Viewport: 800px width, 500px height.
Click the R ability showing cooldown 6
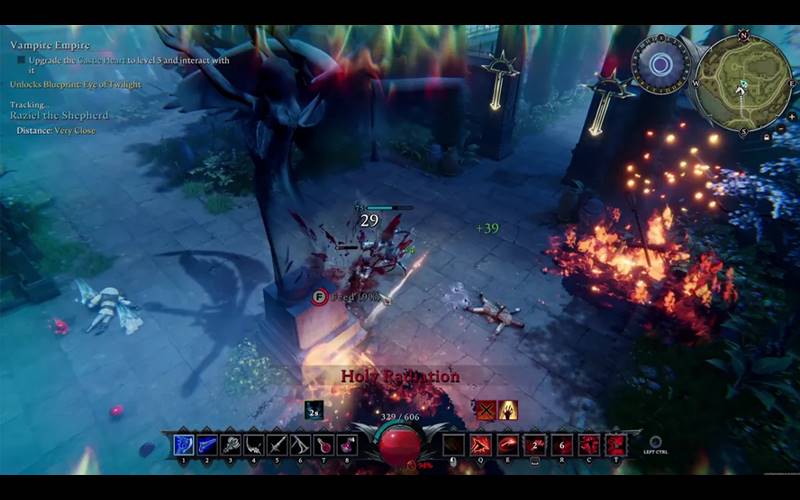coord(563,445)
